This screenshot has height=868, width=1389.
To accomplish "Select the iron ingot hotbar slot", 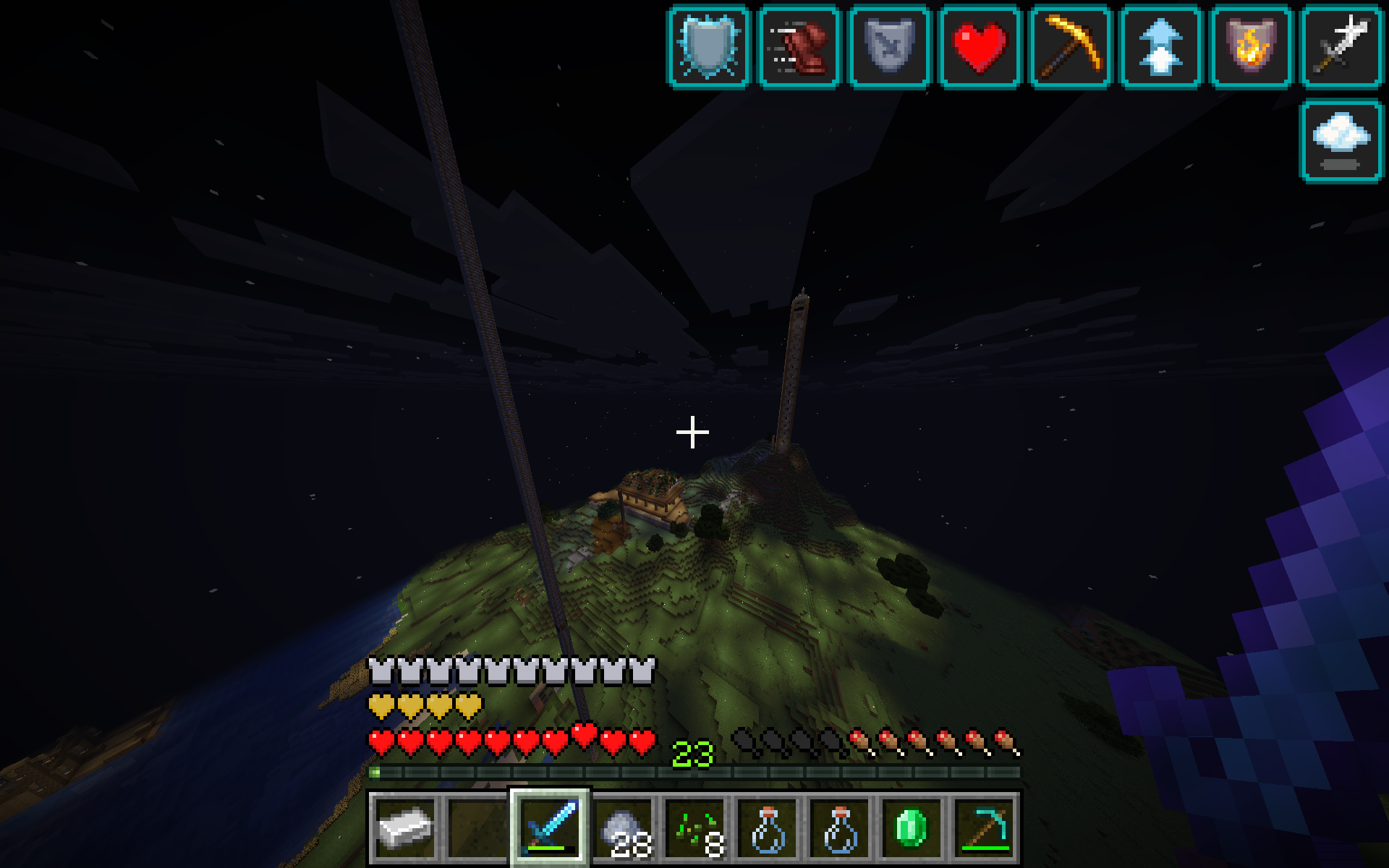I will click(405, 828).
